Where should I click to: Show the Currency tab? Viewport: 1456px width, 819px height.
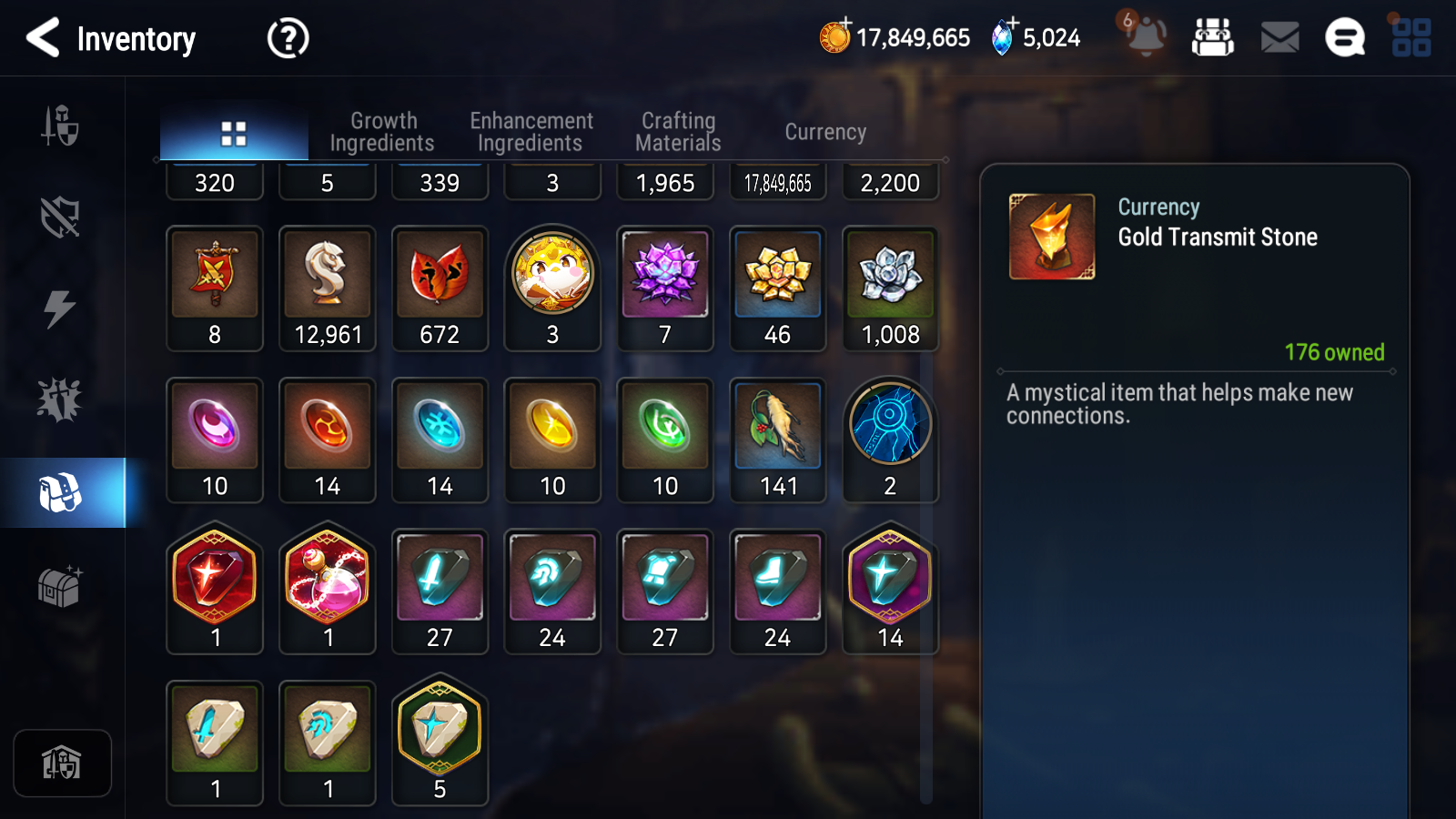pos(825,132)
